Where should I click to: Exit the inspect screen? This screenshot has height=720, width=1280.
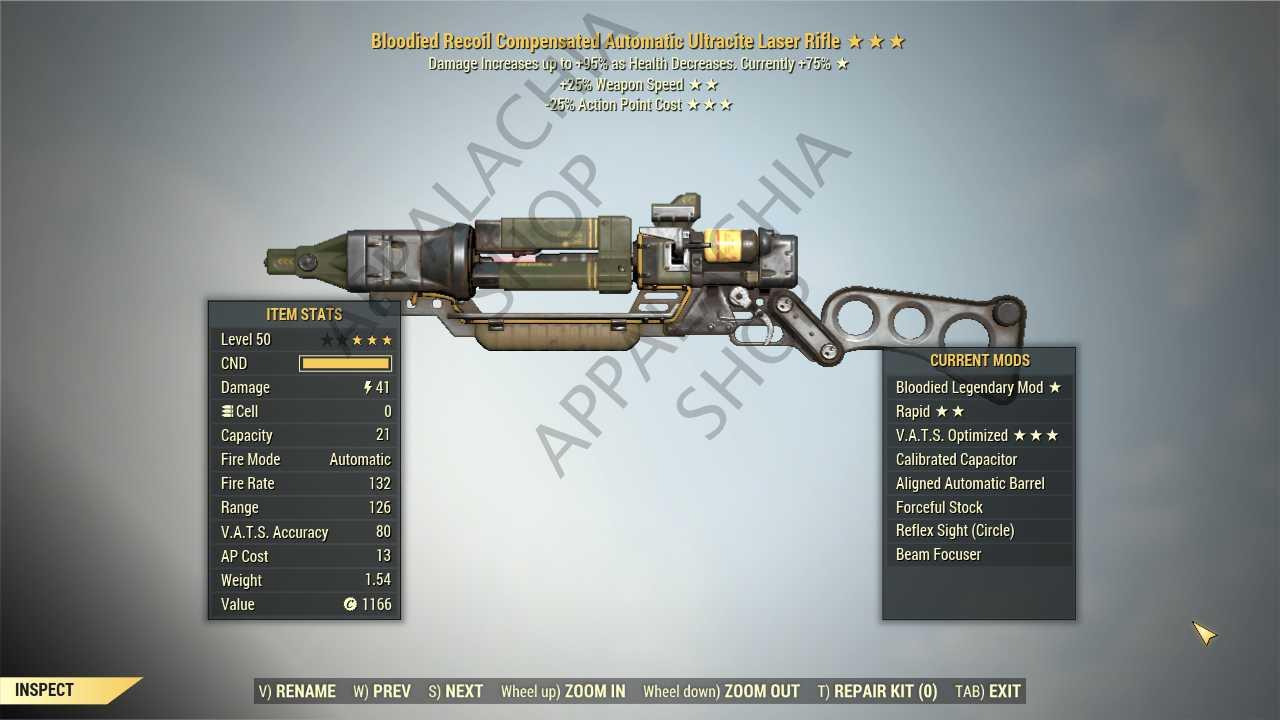988,691
